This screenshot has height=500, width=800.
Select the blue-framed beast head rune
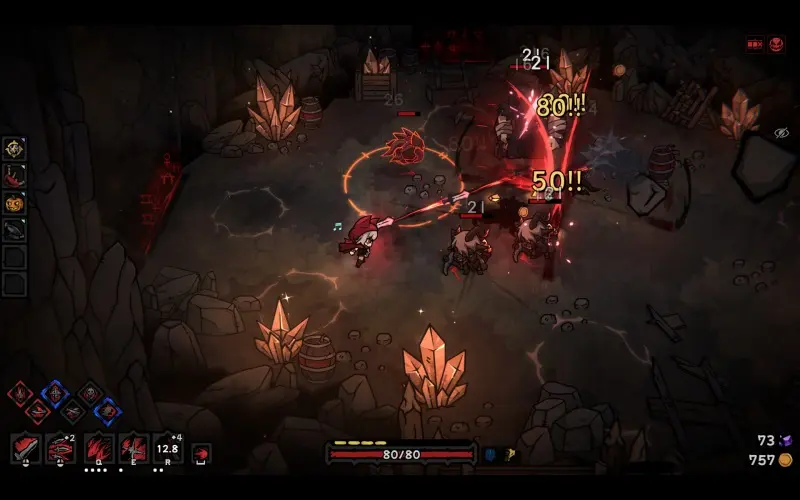click(107, 410)
